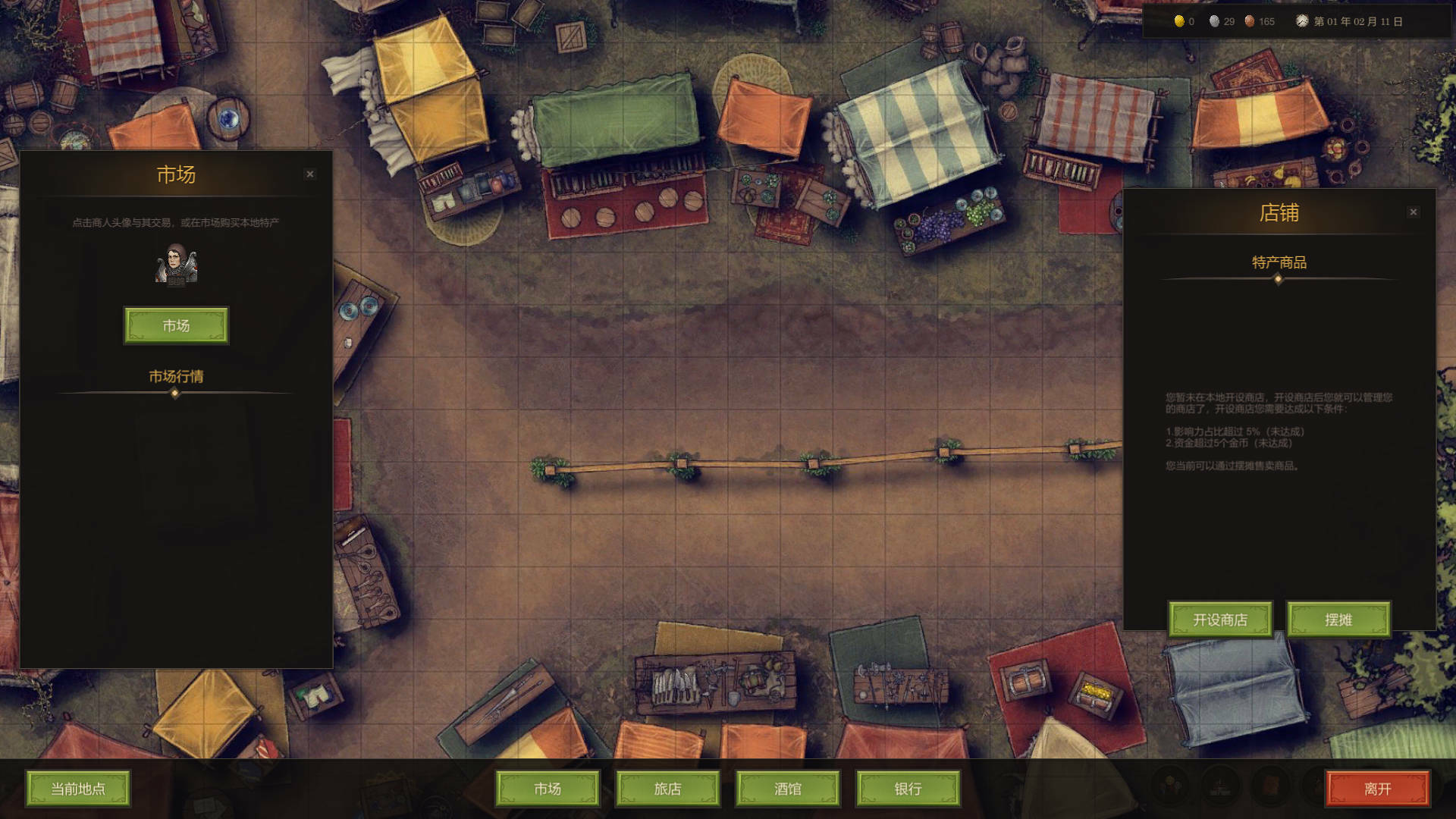Expand the 特产商品 section

pyautogui.click(x=1278, y=264)
